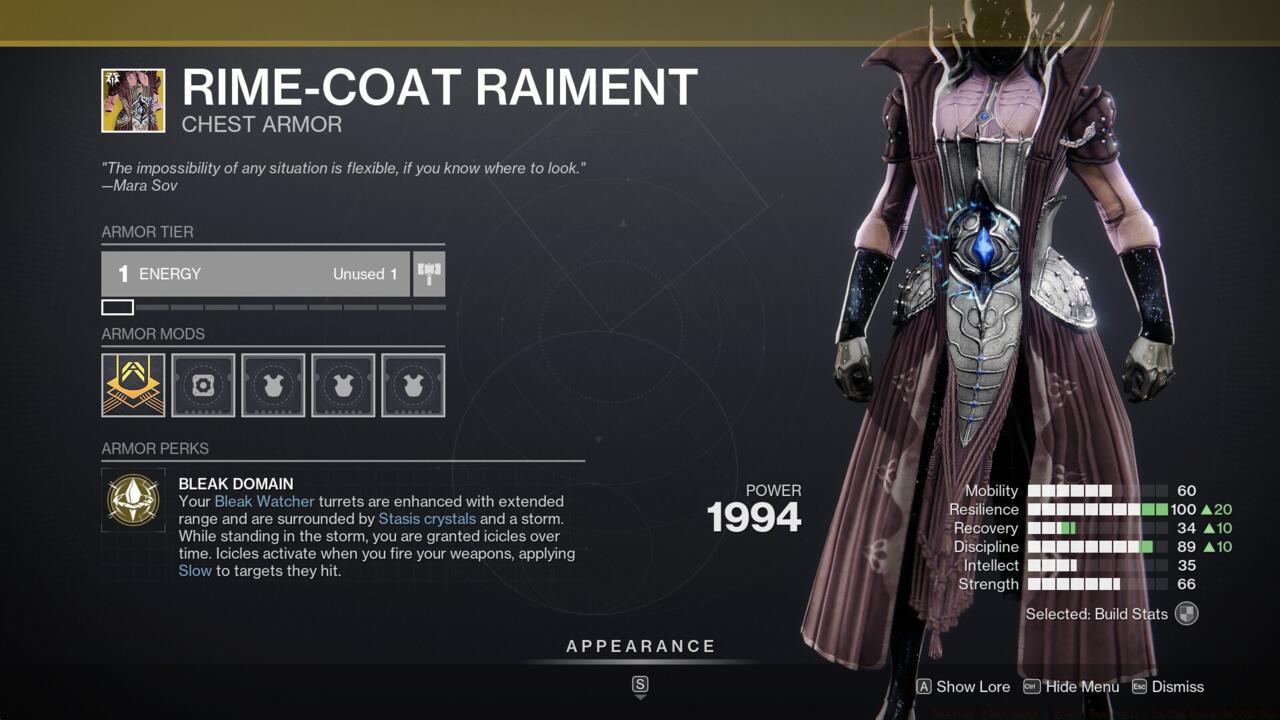Expand the Appearance section

click(x=640, y=646)
